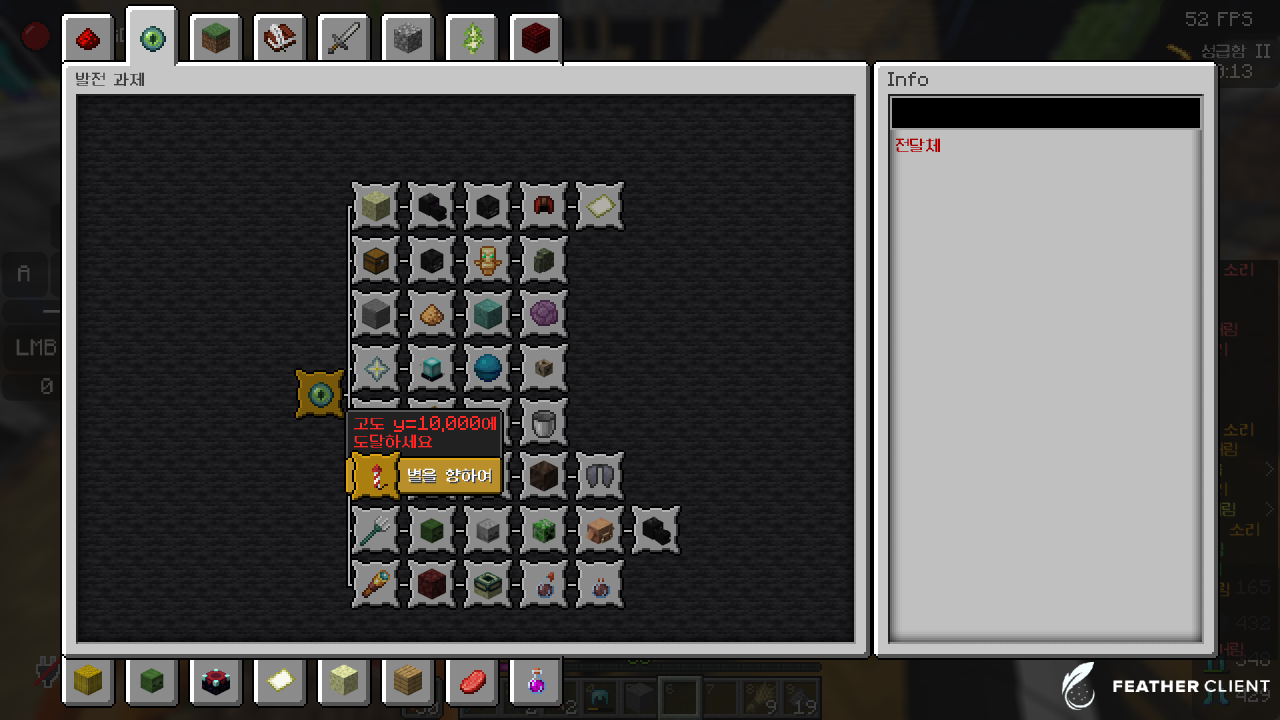Viewport: 1280px width, 720px height.
Task: Select the oak planks tab
Action: (407, 681)
